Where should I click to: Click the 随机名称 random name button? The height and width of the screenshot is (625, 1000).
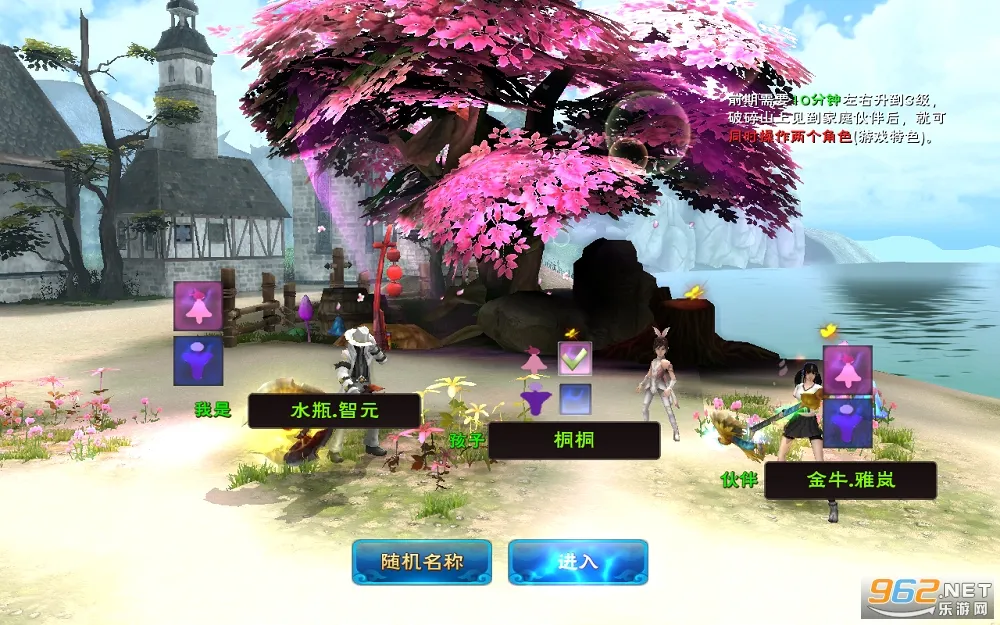421,561
